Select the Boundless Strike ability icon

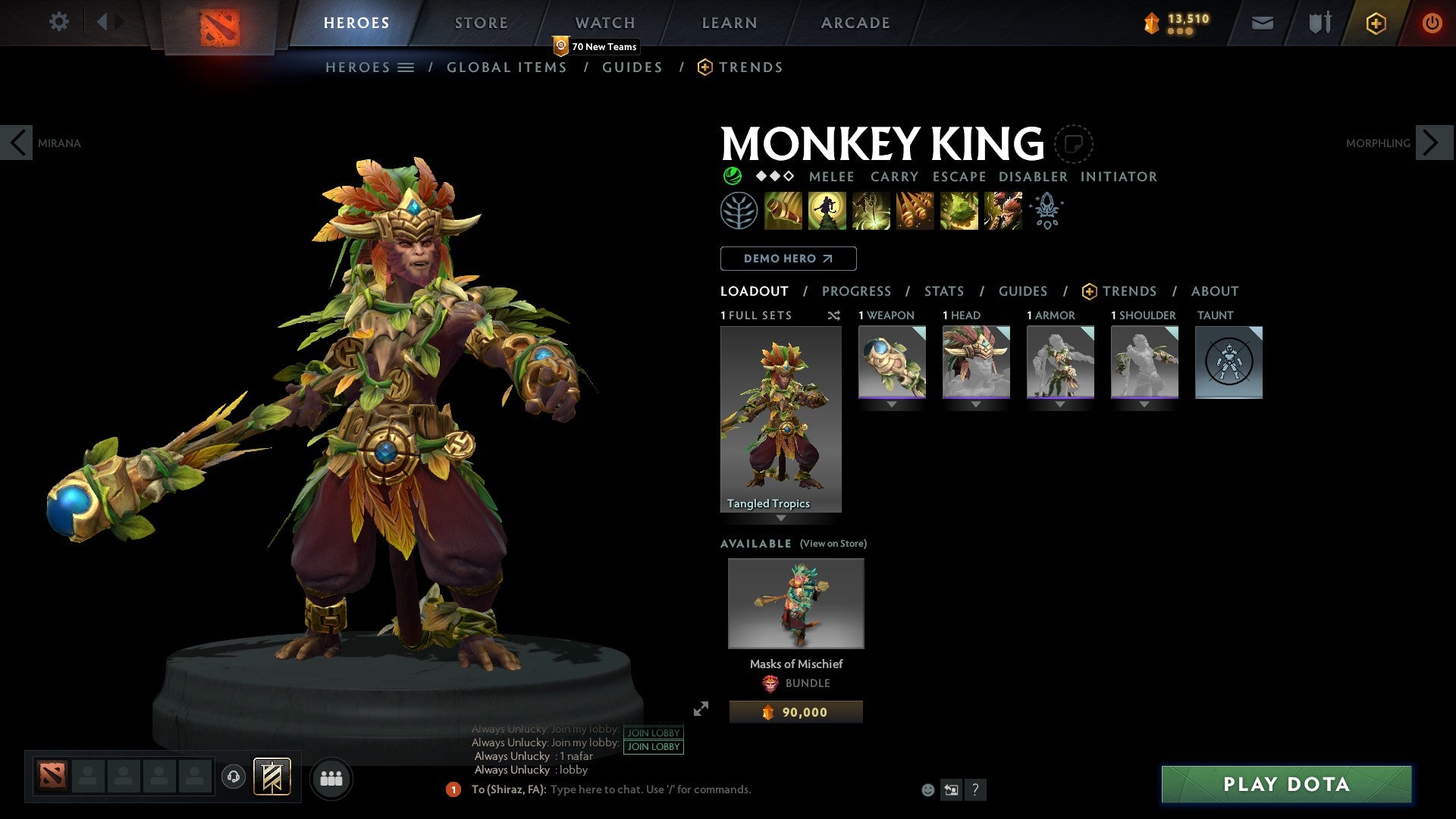[782, 211]
